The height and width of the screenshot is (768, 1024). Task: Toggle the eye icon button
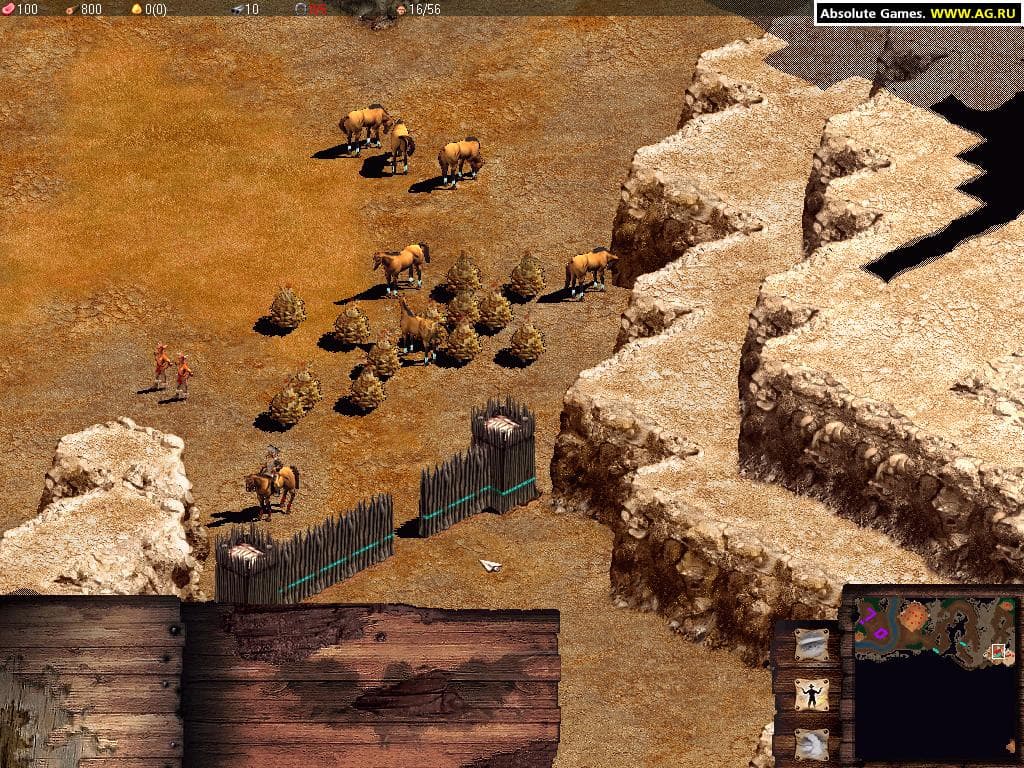pos(810,645)
